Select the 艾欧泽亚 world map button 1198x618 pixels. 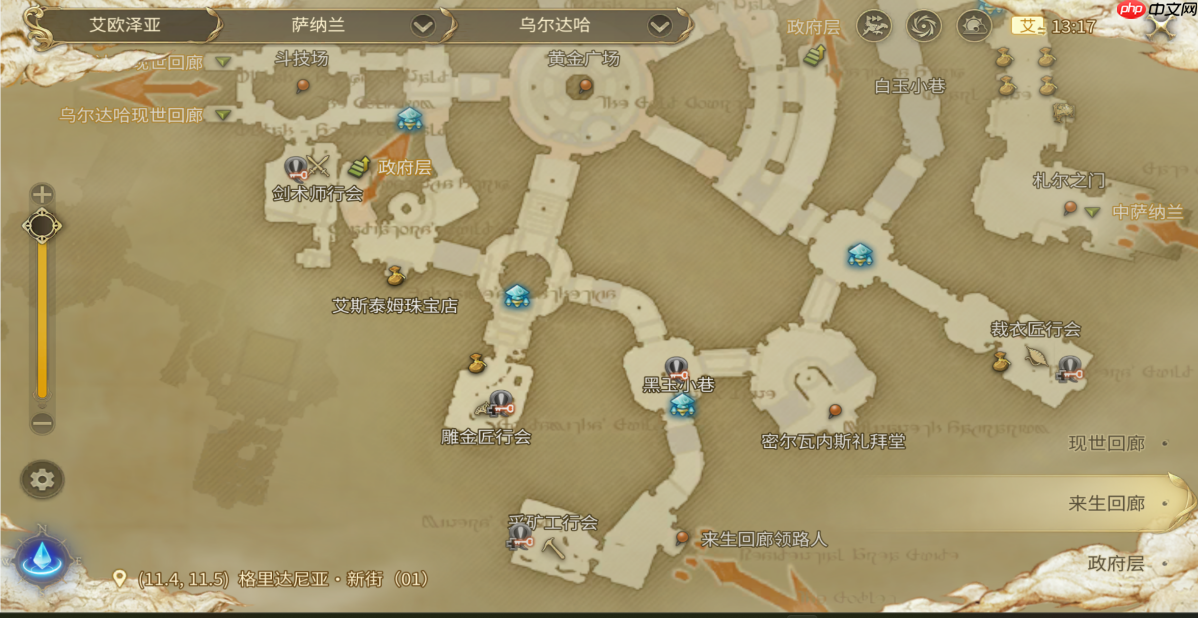125,25
